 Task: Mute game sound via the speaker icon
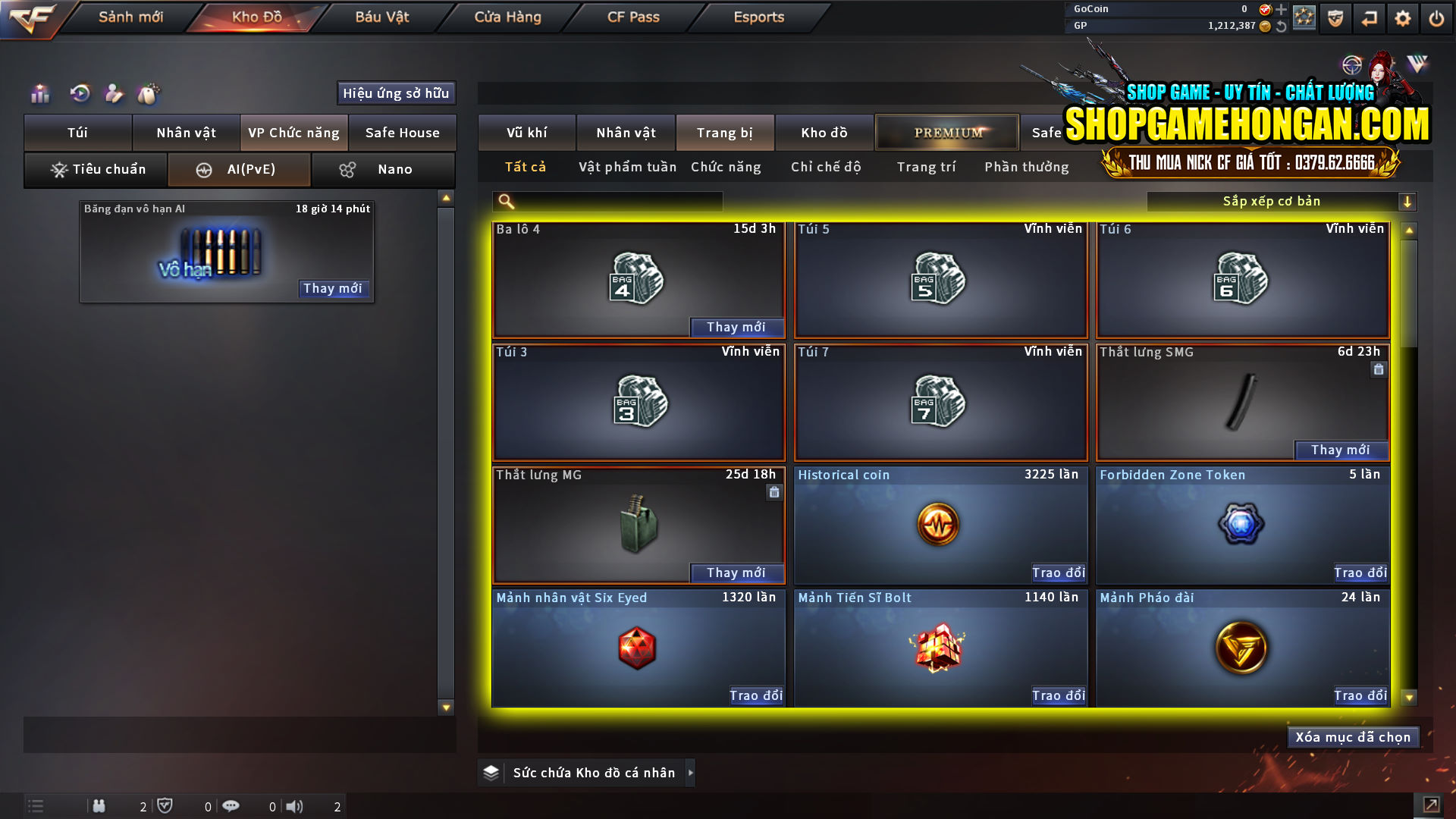point(295,806)
